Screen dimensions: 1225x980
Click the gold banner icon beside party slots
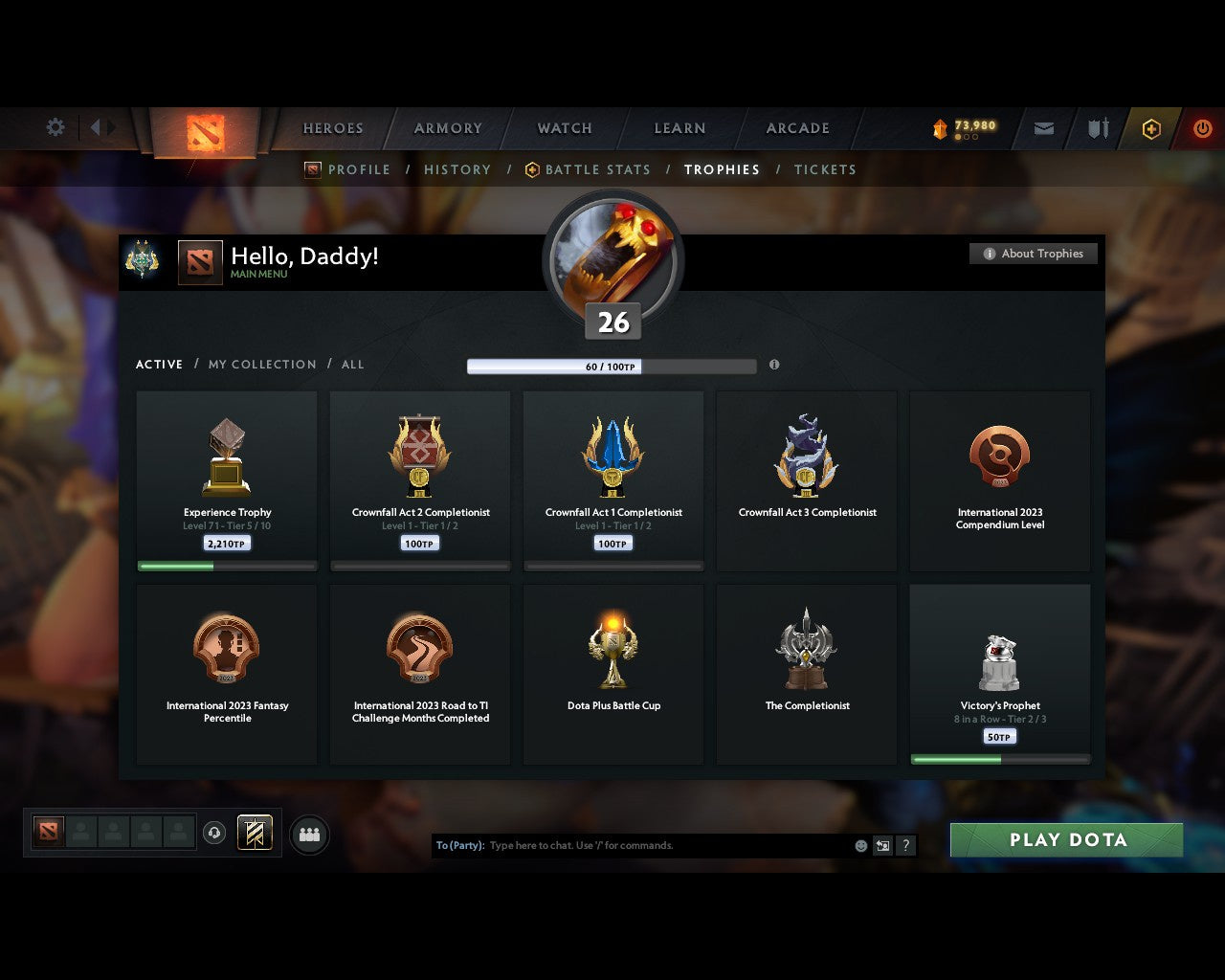253,834
